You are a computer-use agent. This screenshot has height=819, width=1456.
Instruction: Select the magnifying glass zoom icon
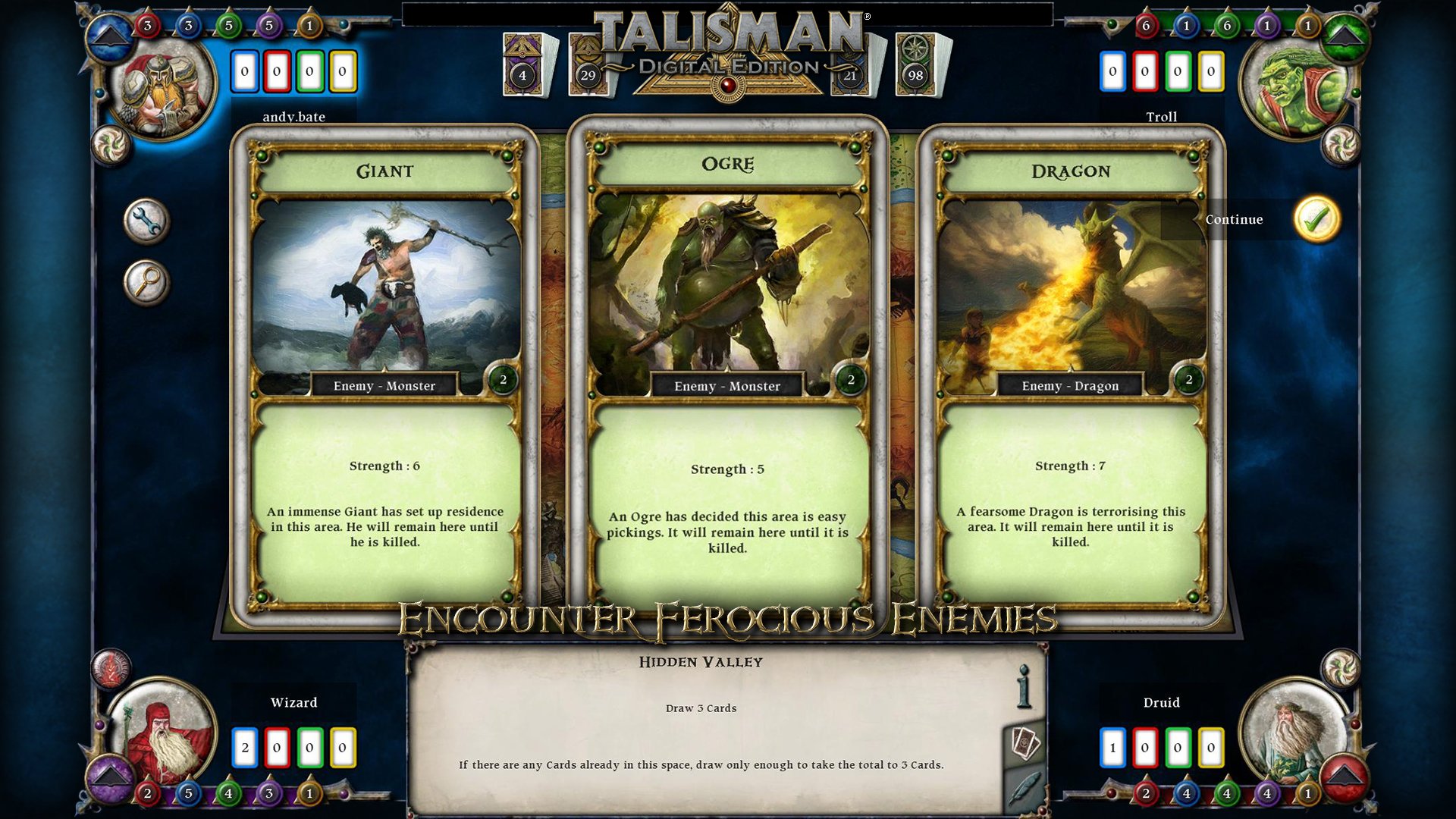coord(147,281)
